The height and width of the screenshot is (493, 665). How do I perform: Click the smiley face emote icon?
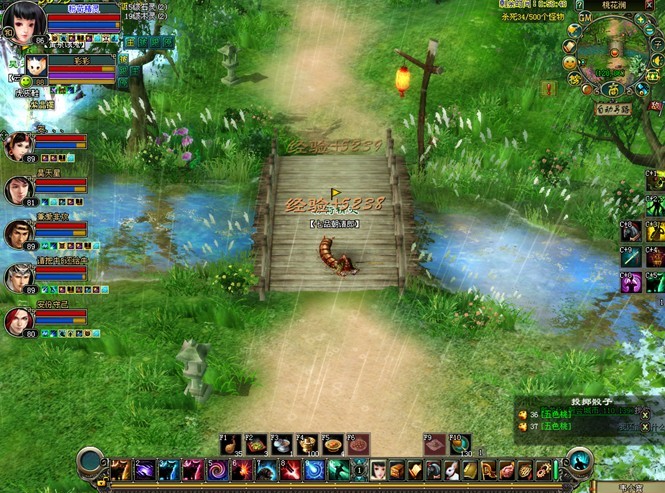click(571, 62)
